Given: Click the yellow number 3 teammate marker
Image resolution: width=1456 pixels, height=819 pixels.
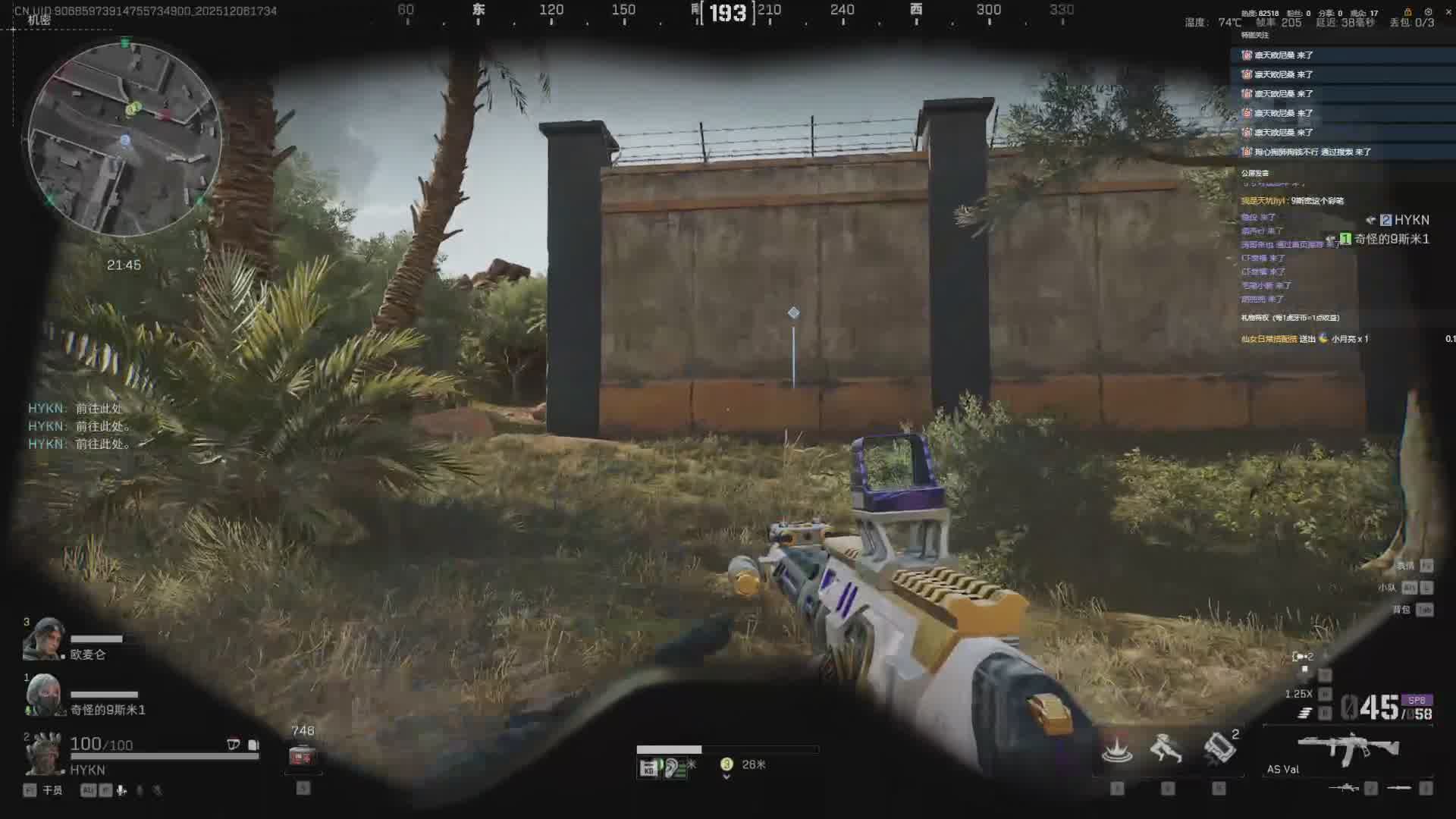Looking at the screenshot, I should tap(726, 764).
